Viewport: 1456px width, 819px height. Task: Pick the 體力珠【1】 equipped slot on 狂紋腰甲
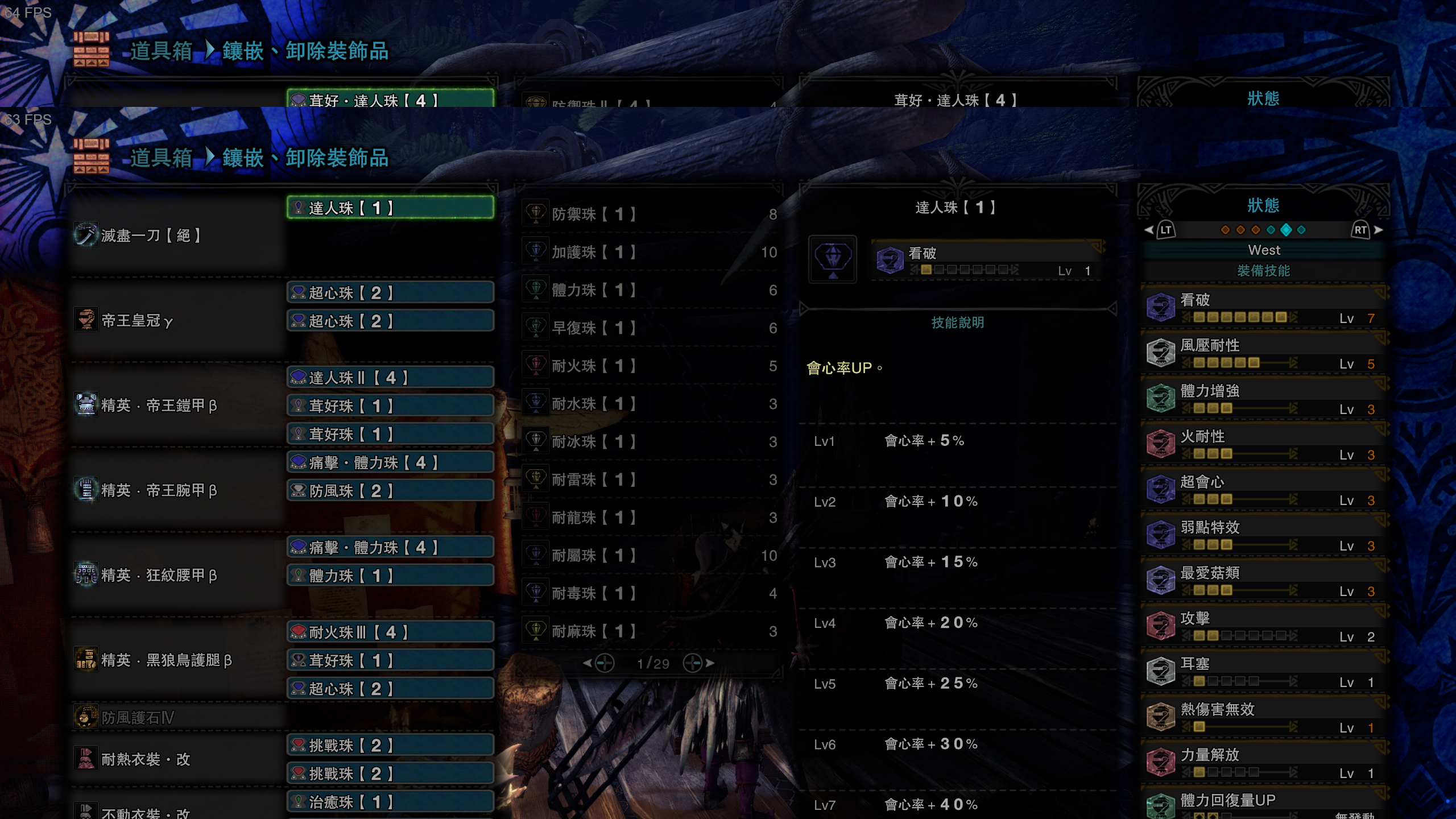click(390, 576)
